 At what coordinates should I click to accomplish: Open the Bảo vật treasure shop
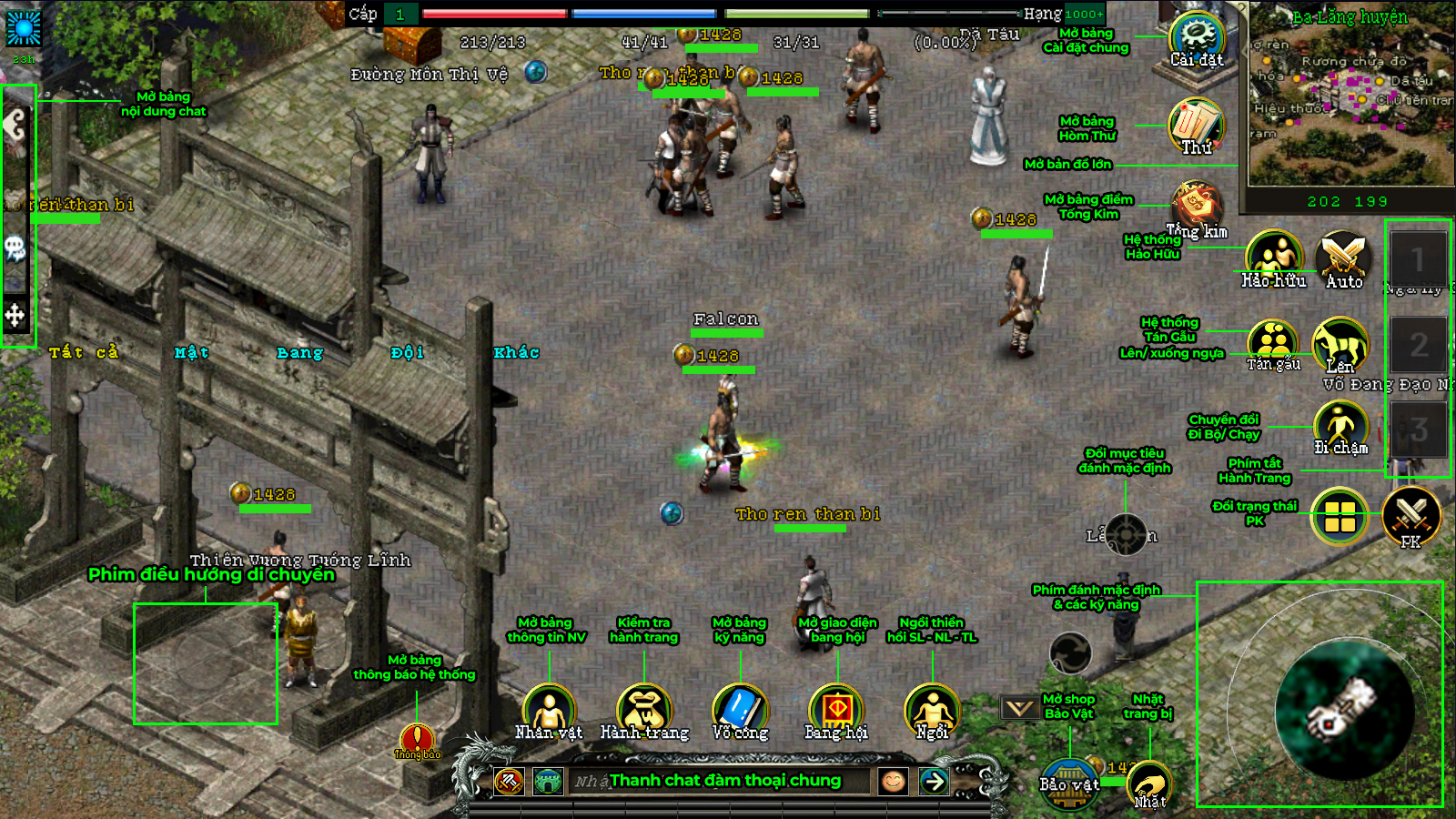pyautogui.click(x=1069, y=784)
